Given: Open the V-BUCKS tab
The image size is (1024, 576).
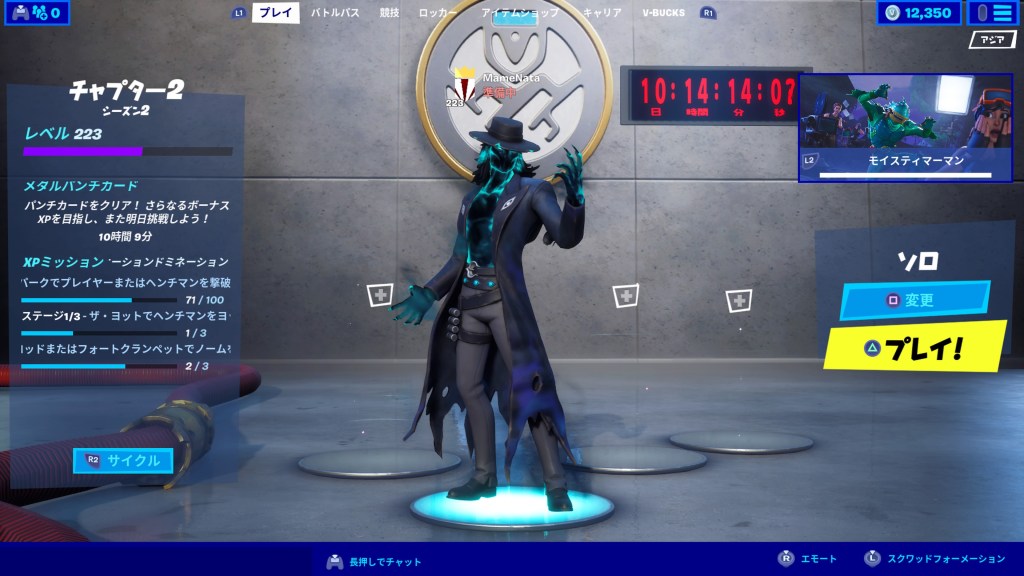Looking at the screenshot, I should tap(664, 13).
